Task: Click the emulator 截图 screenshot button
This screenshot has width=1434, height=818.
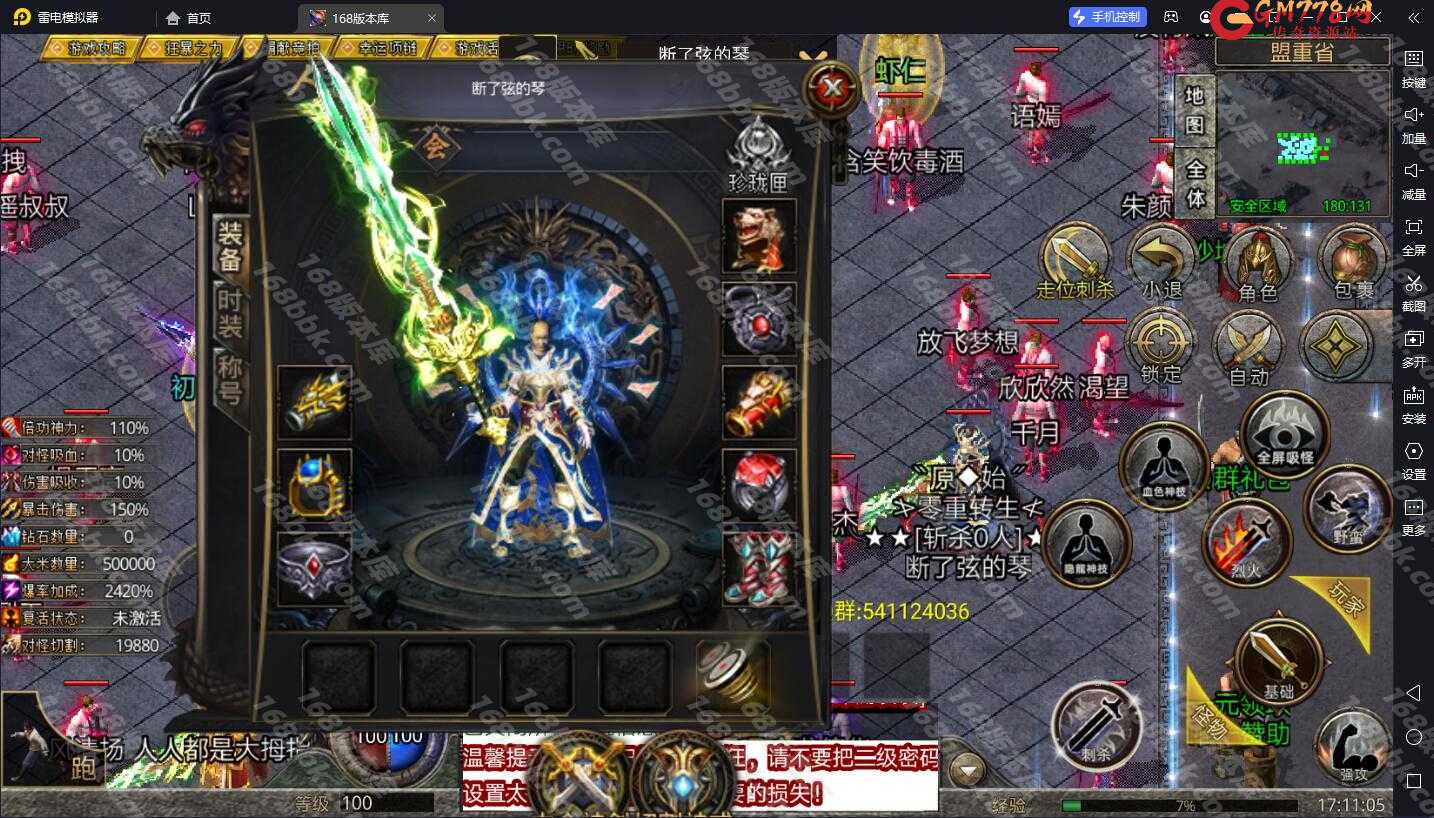Action: click(x=1413, y=290)
